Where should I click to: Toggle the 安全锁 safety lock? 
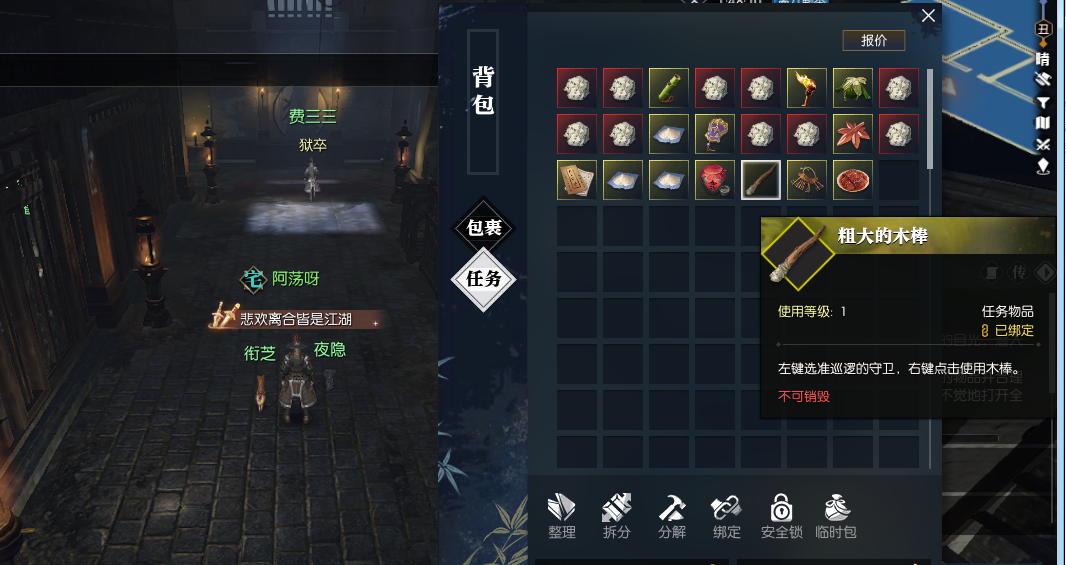(782, 517)
